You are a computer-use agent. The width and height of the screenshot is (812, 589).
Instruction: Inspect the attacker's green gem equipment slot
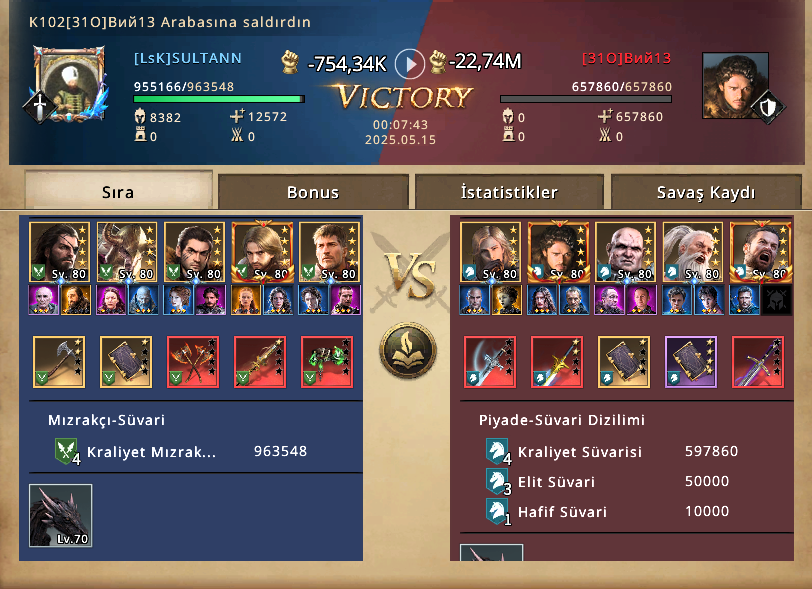(x=327, y=361)
